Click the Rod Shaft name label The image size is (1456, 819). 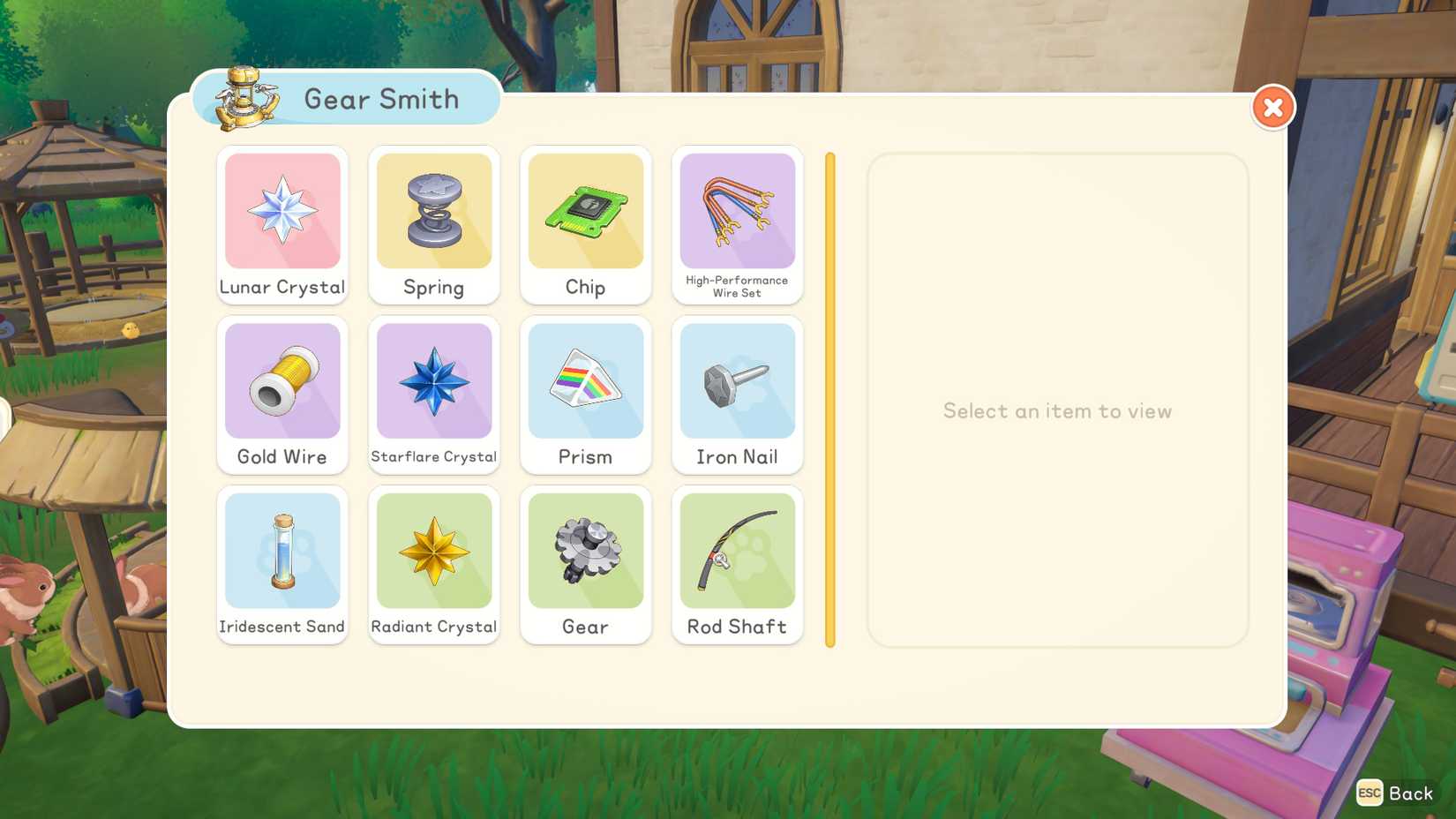[738, 627]
